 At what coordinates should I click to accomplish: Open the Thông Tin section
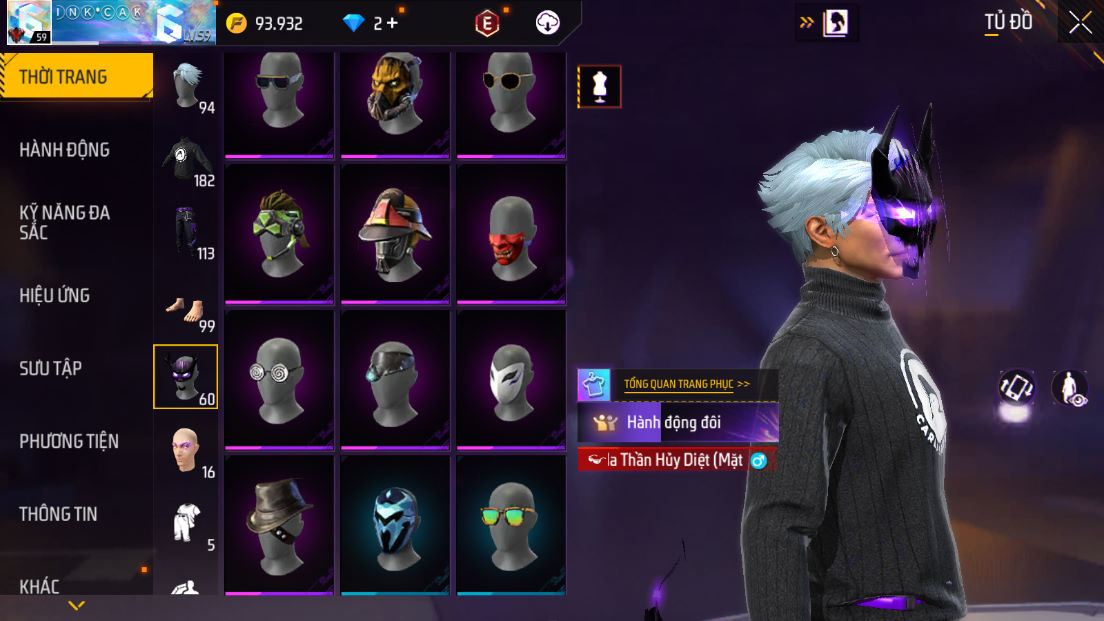[58, 514]
